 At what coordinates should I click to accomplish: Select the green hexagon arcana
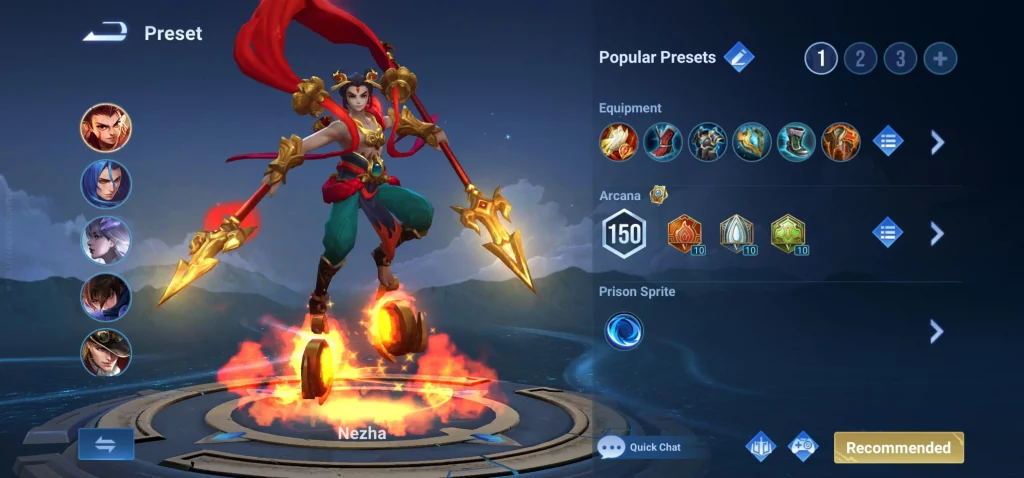(788, 234)
